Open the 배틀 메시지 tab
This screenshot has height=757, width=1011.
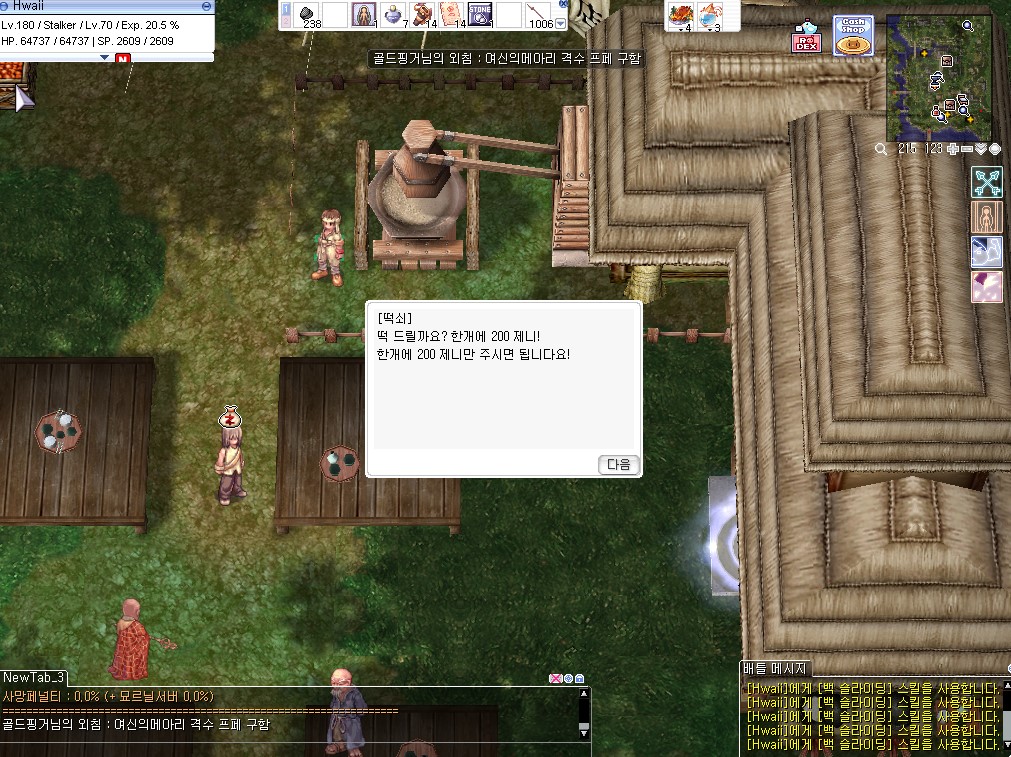click(774, 669)
